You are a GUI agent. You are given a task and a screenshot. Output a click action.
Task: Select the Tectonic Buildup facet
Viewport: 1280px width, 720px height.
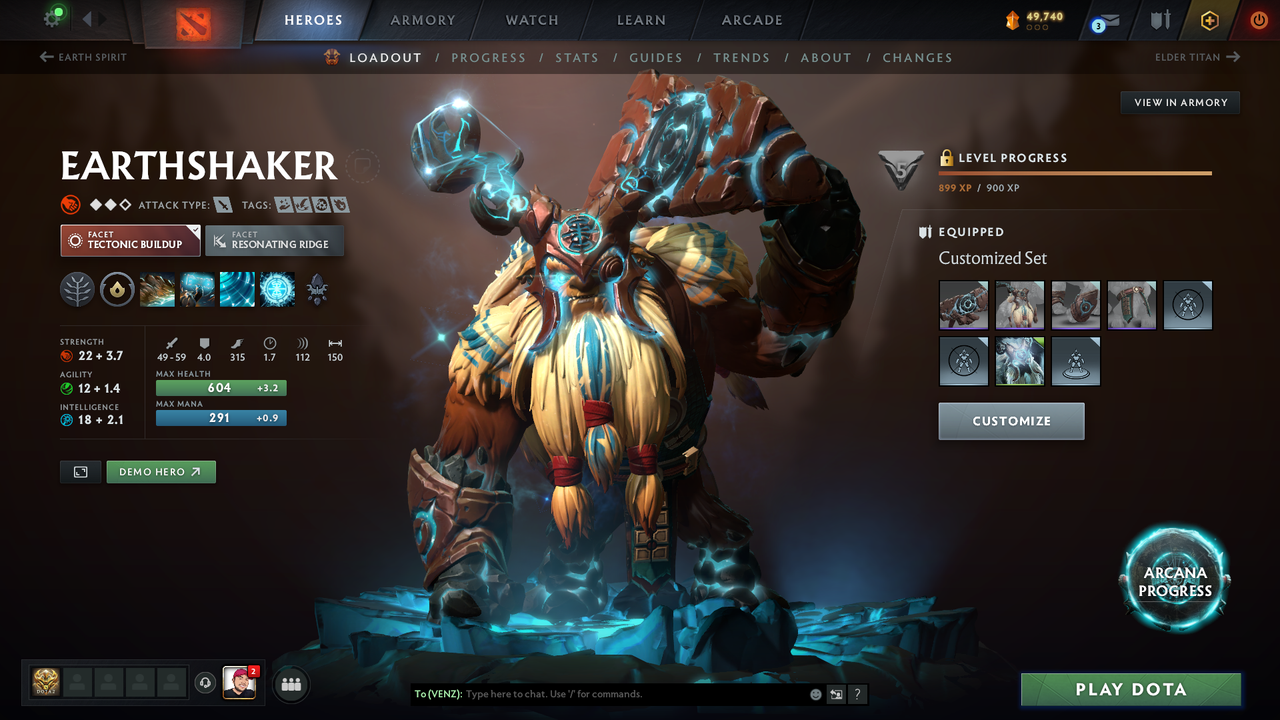pyautogui.click(x=130, y=240)
